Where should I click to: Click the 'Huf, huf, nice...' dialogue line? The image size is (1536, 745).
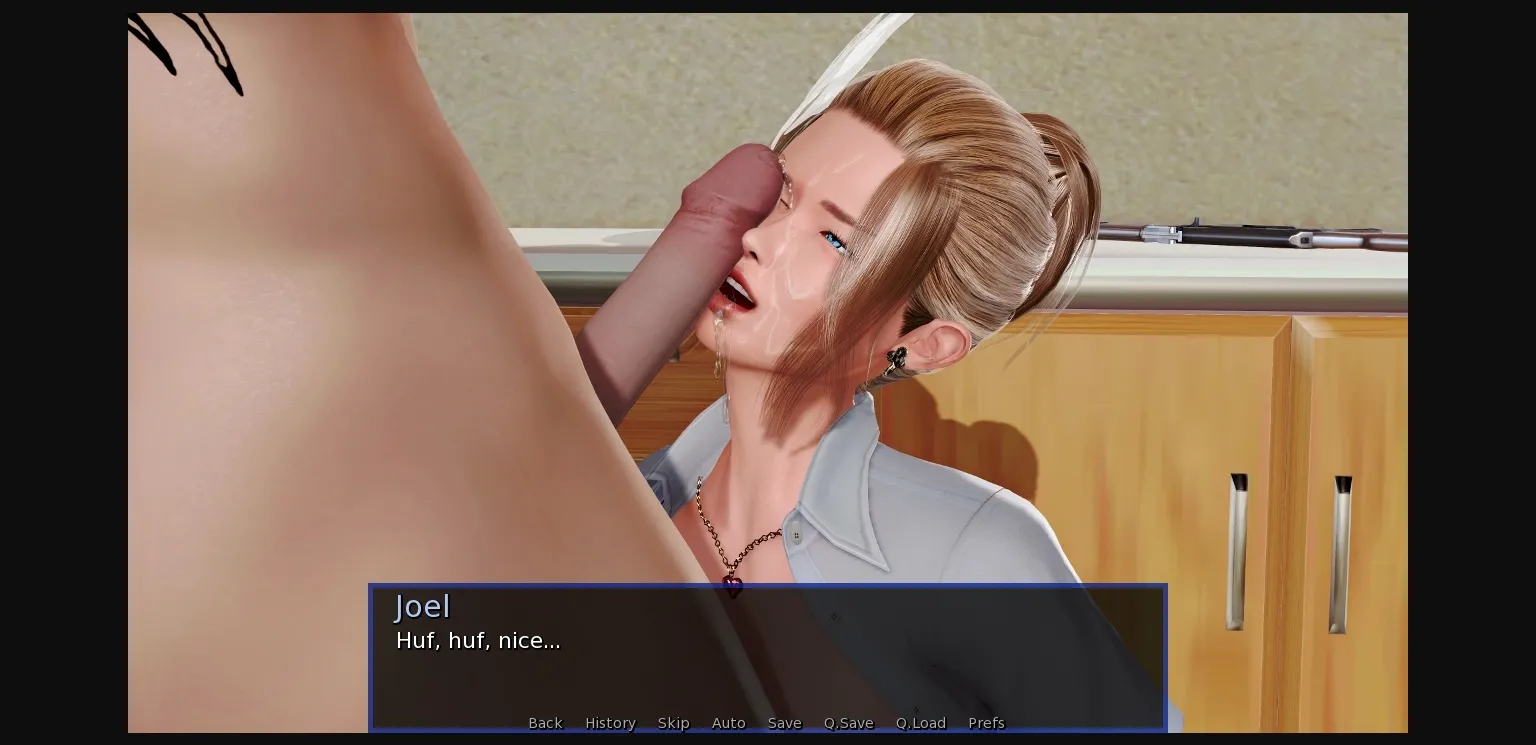(x=478, y=641)
